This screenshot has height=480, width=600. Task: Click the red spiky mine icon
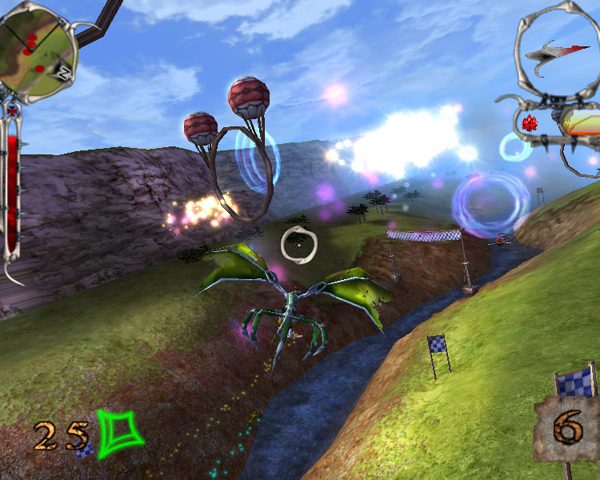point(530,122)
